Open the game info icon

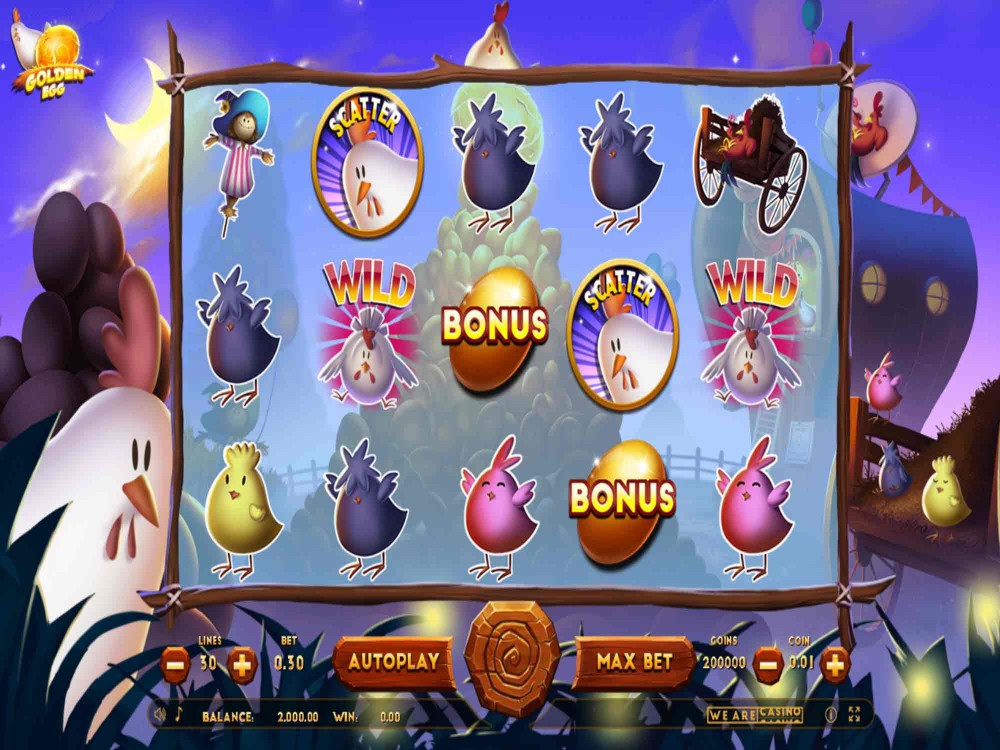830,715
